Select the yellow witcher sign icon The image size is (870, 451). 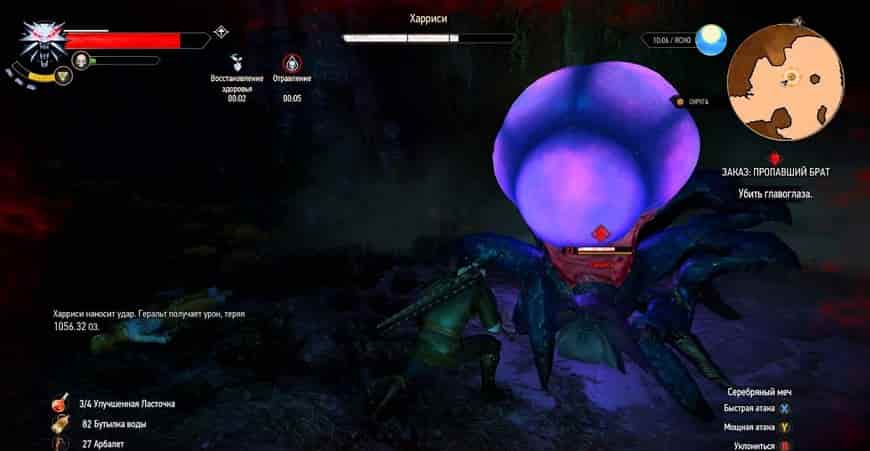pos(63,75)
